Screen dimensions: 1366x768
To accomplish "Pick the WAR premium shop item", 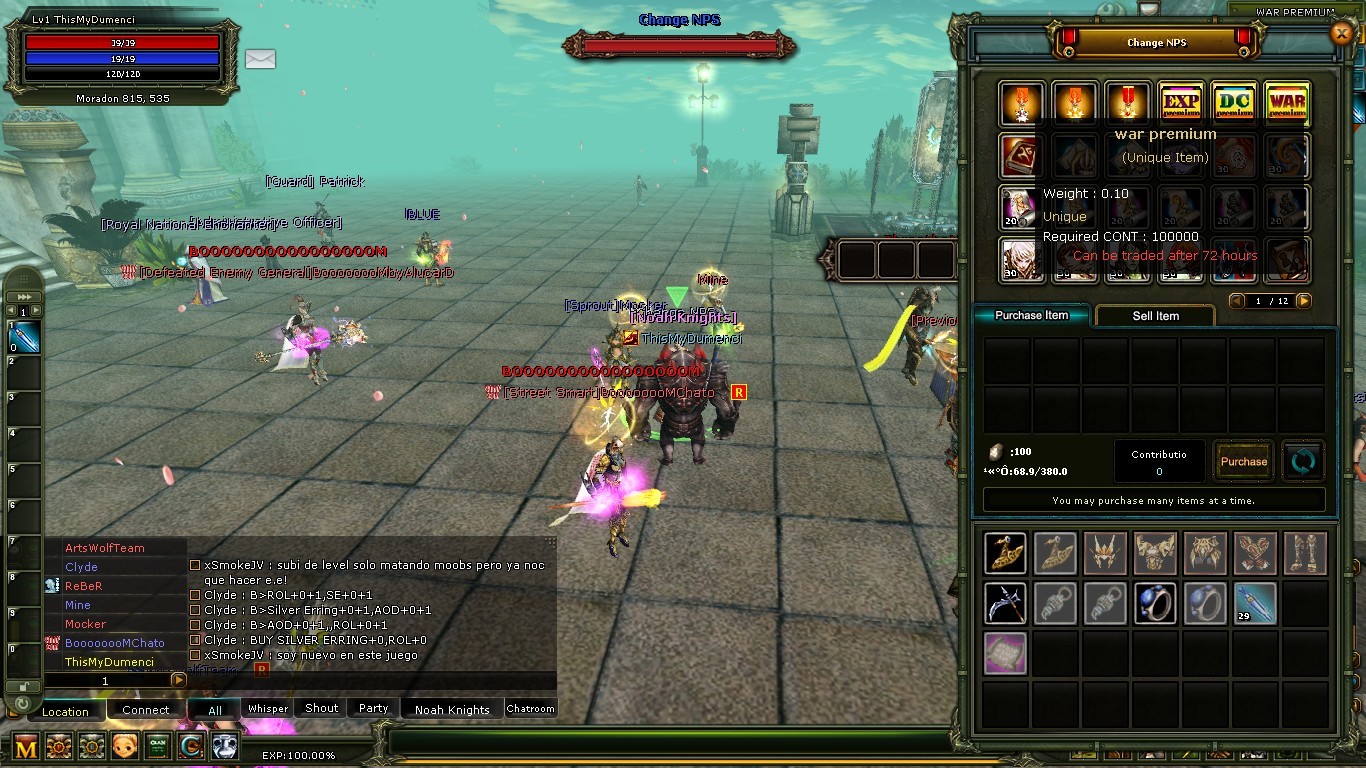I will (1287, 103).
